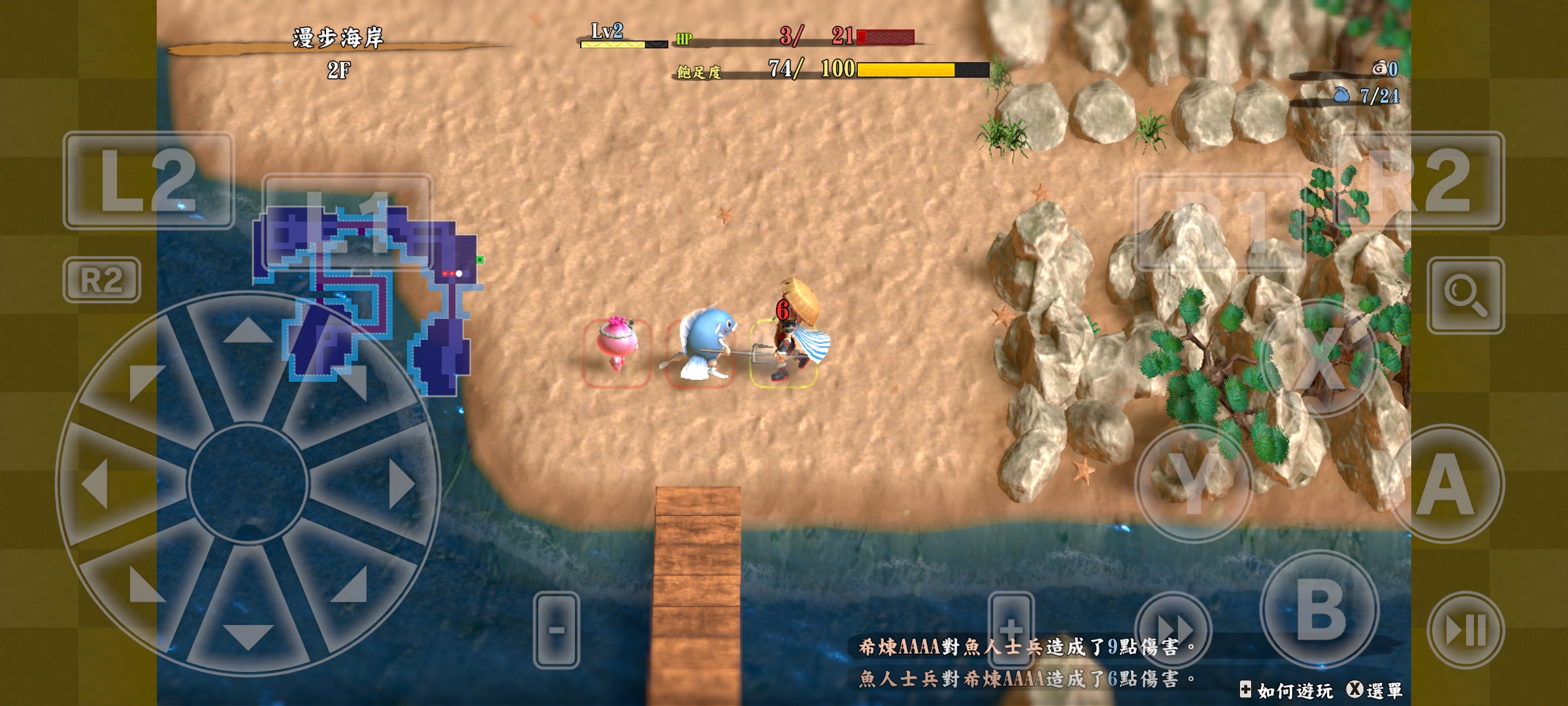
Task: Tap the D-pad left arrow
Action: tap(95, 484)
